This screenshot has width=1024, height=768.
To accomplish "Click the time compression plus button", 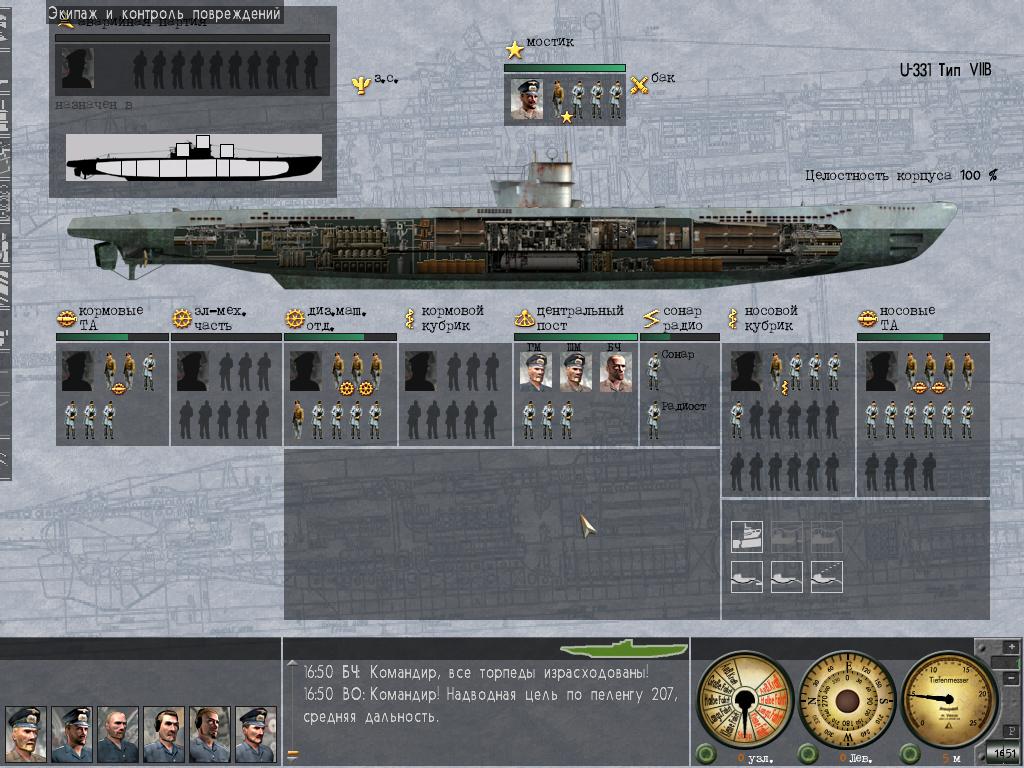I will coord(1010,646).
